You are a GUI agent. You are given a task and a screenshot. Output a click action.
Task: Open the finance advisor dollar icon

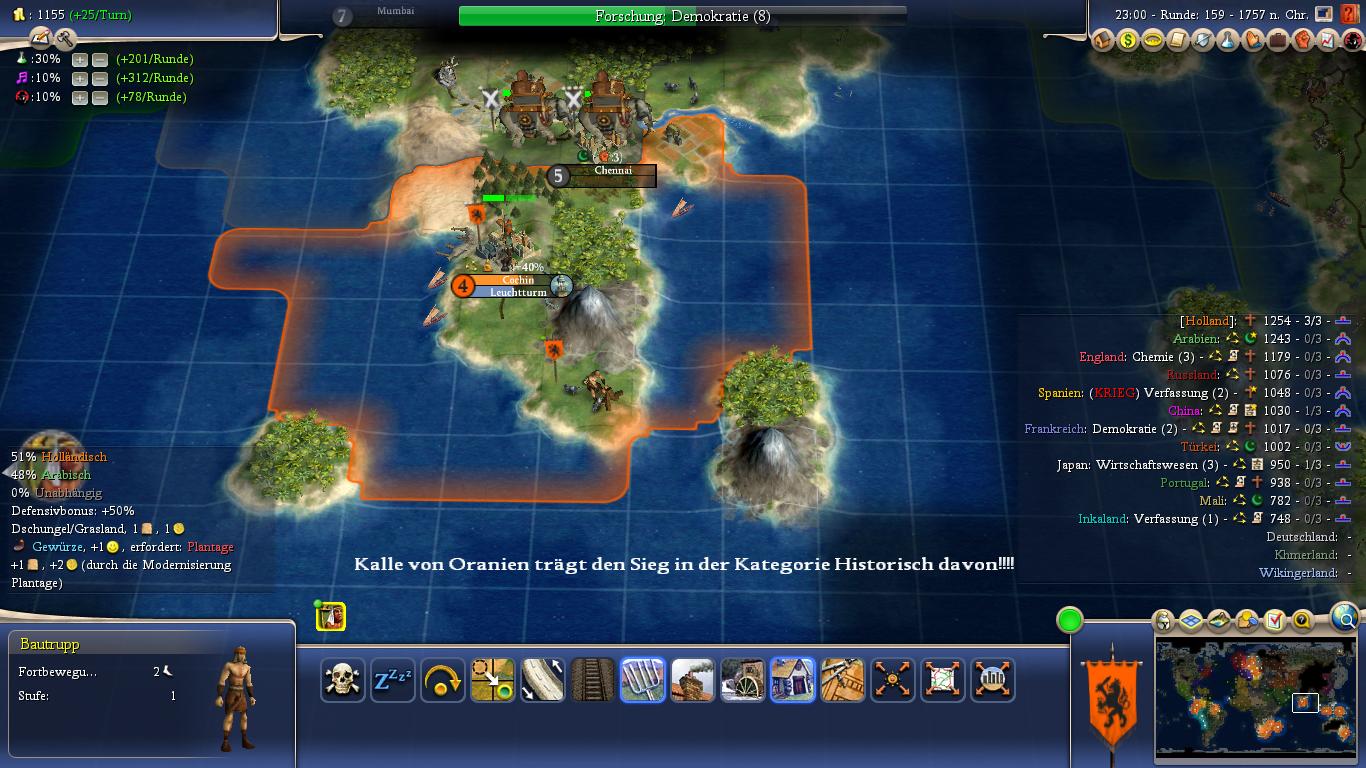coord(1128,41)
